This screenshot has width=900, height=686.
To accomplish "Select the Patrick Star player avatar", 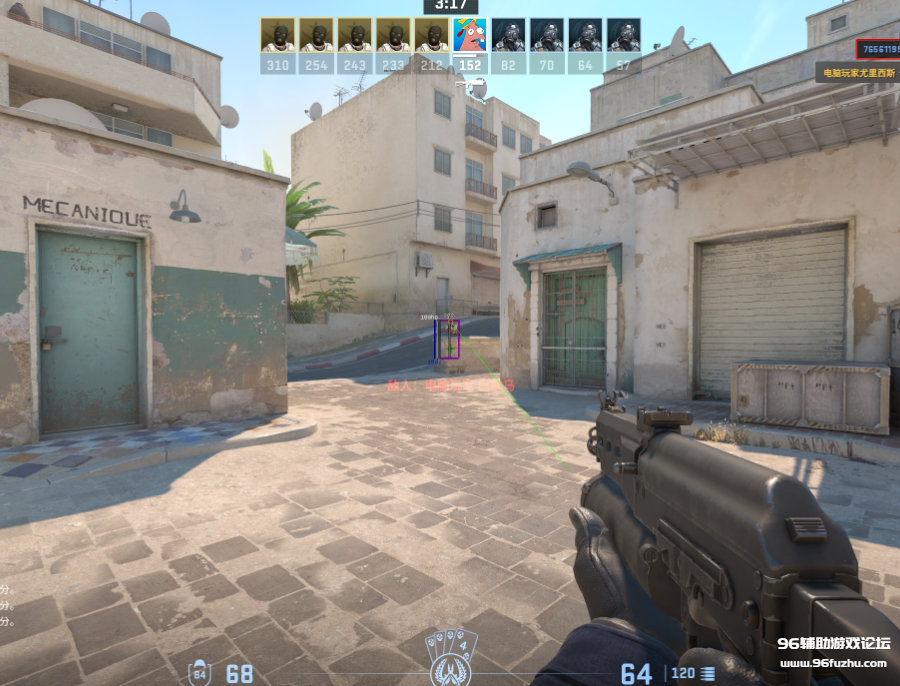I will (x=469, y=36).
